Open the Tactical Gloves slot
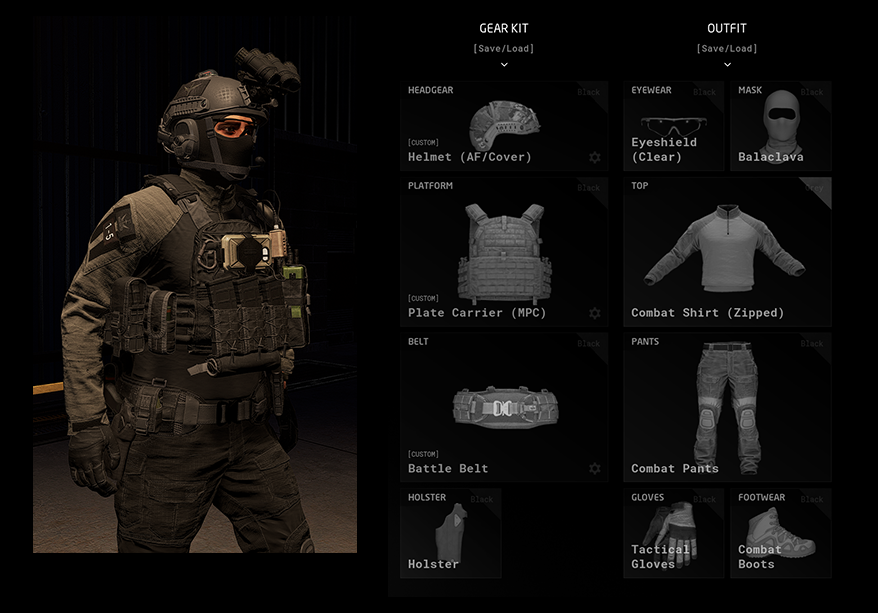Screen dimensions: 878x613 673,533
